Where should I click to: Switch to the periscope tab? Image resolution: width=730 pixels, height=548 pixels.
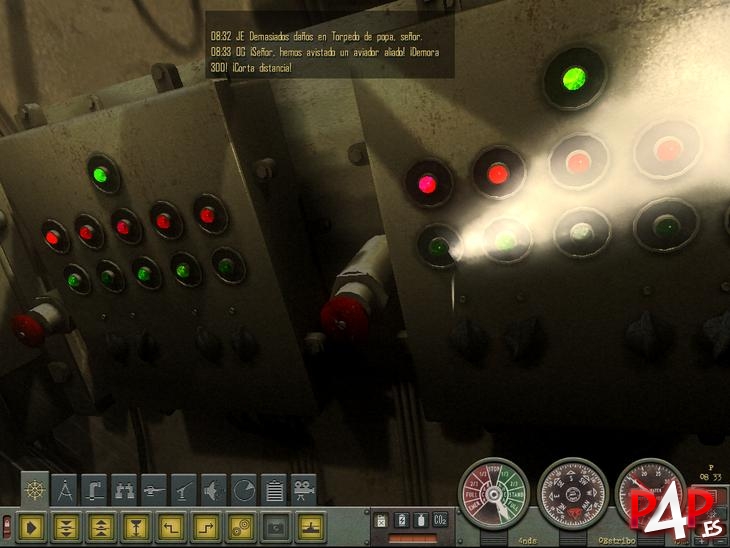95,489
